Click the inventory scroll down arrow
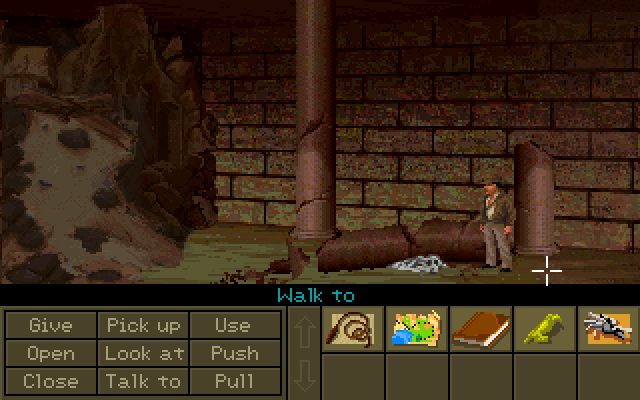 point(304,376)
